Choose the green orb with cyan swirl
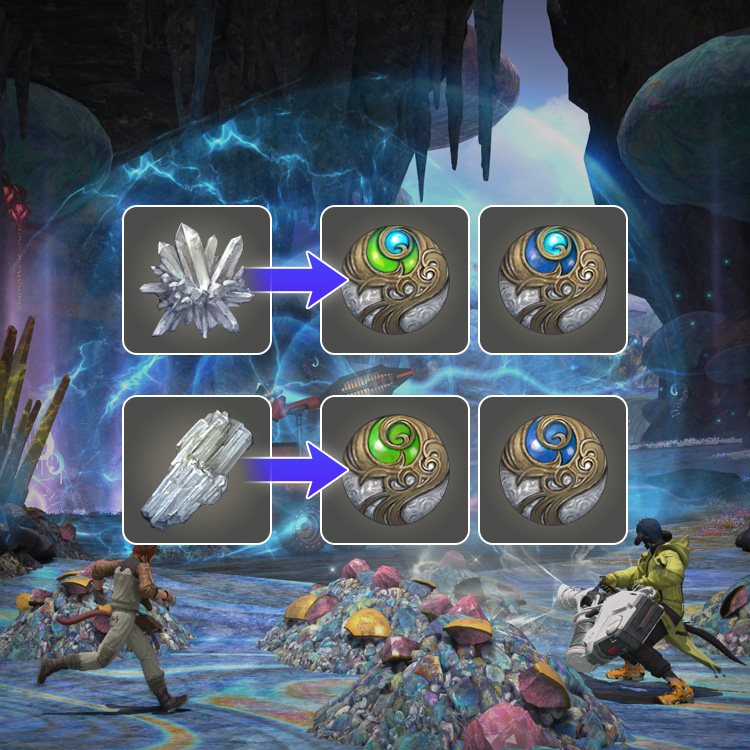This screenshot has height=750, width=750. click(394, 280)
